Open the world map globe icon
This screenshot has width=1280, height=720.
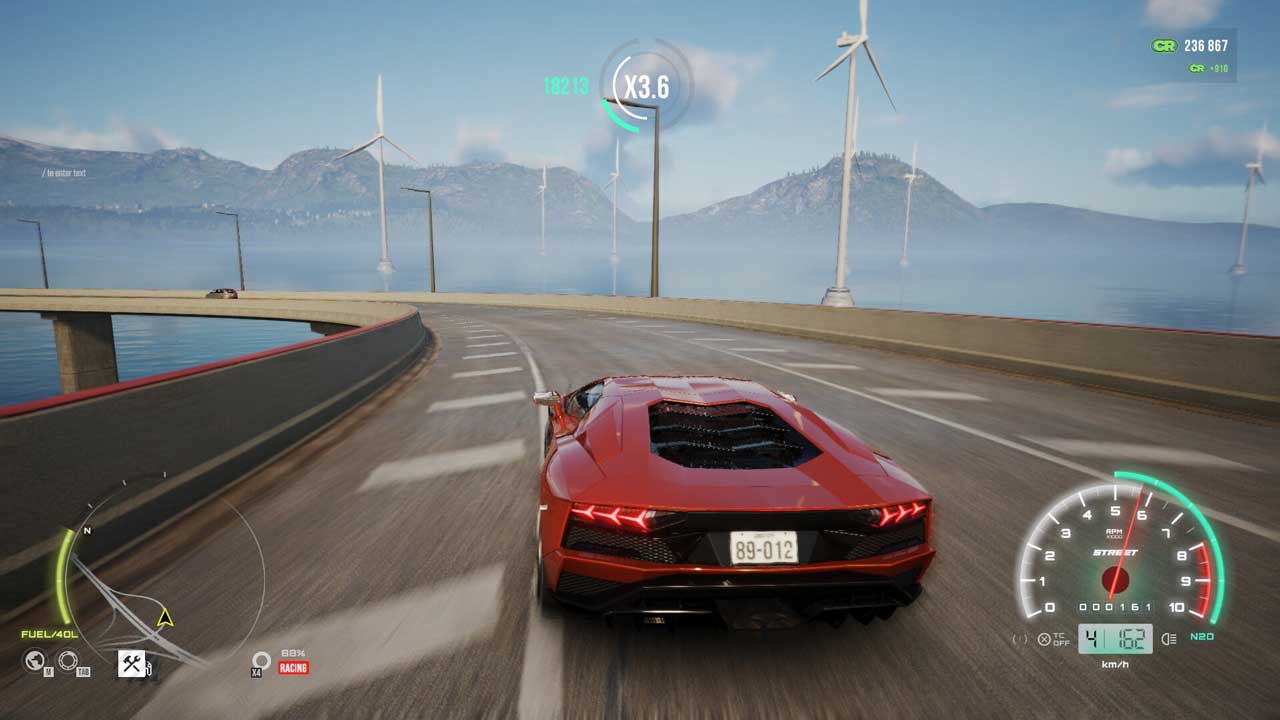(x=35, y=660)
